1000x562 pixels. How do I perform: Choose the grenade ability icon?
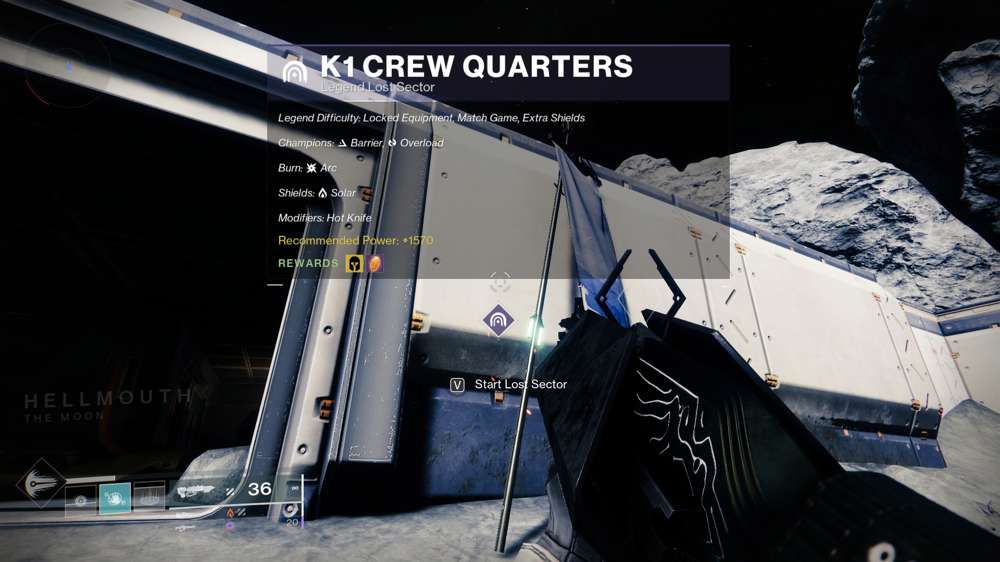(x=82, y=497)
